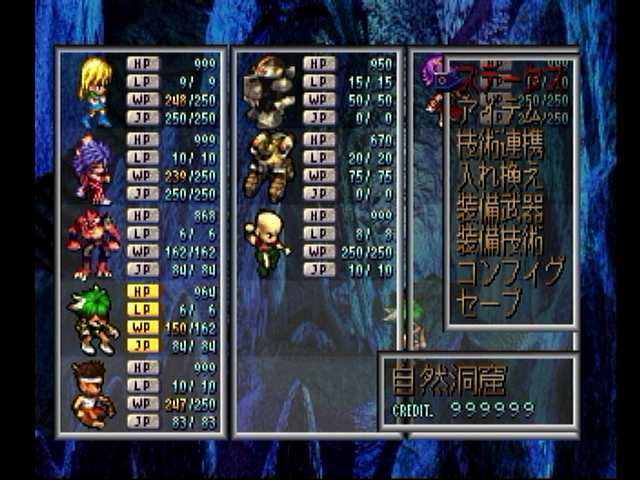Choose セーブ to save the game
The width and height of the screenshot is (640, 480).
tap(490, 302)
